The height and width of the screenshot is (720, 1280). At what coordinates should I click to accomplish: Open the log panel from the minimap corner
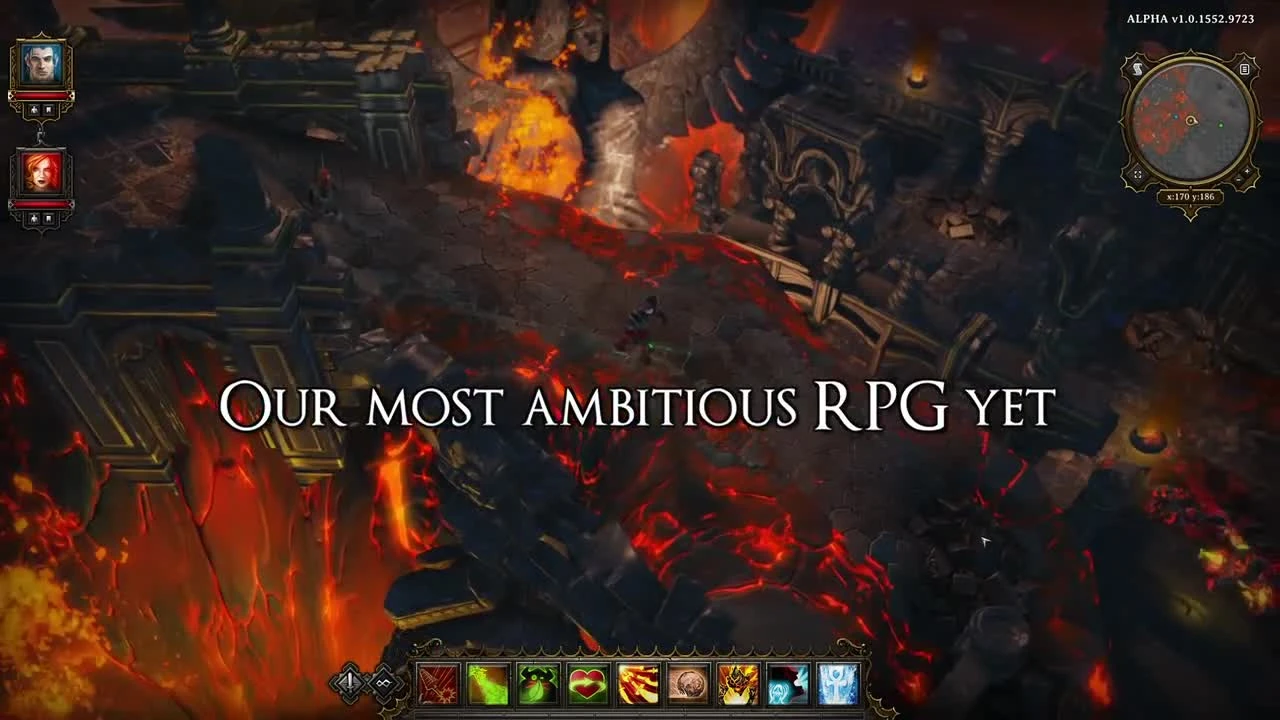click(x=1243, y=70)
